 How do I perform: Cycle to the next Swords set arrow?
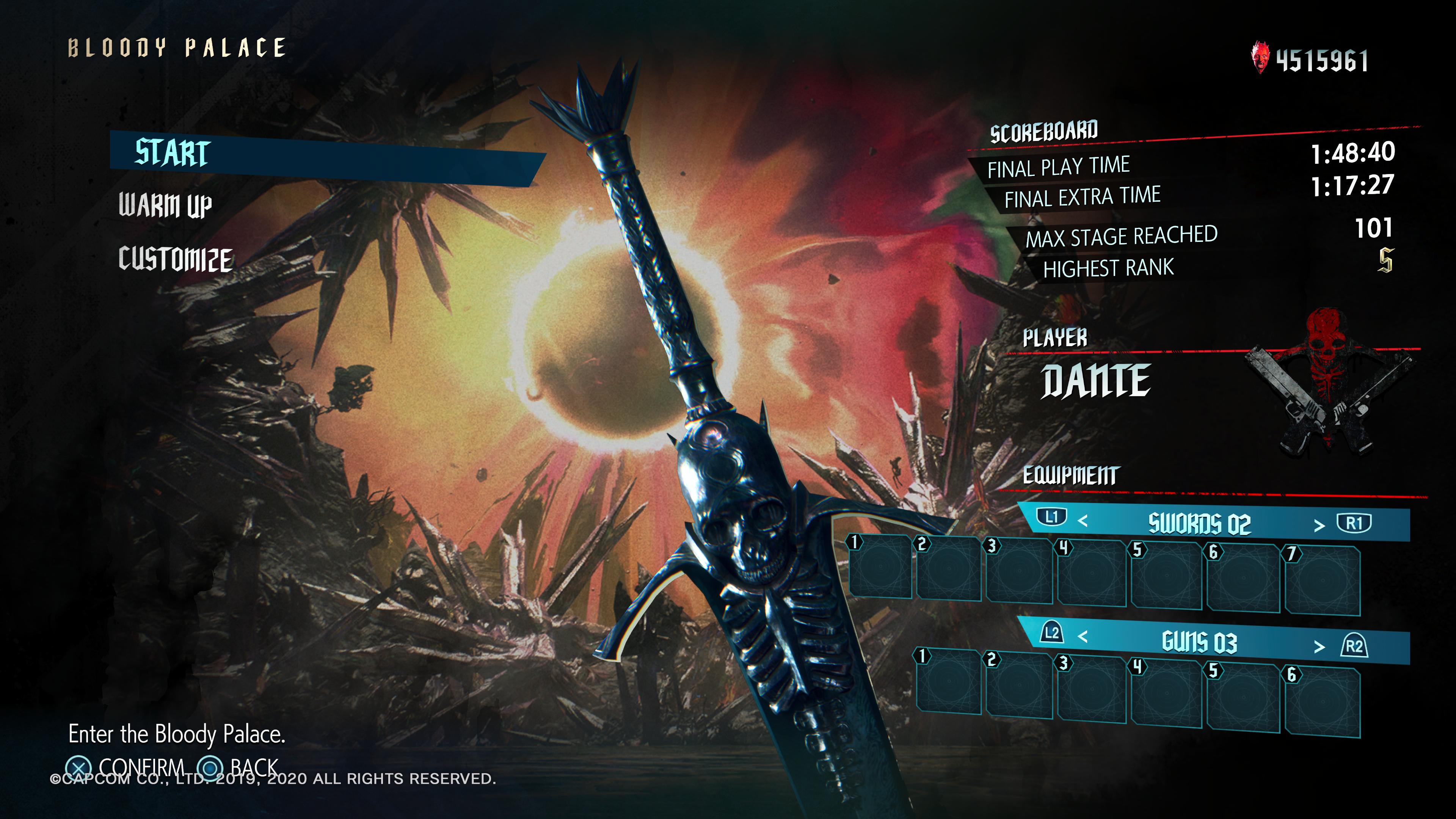1319,526
